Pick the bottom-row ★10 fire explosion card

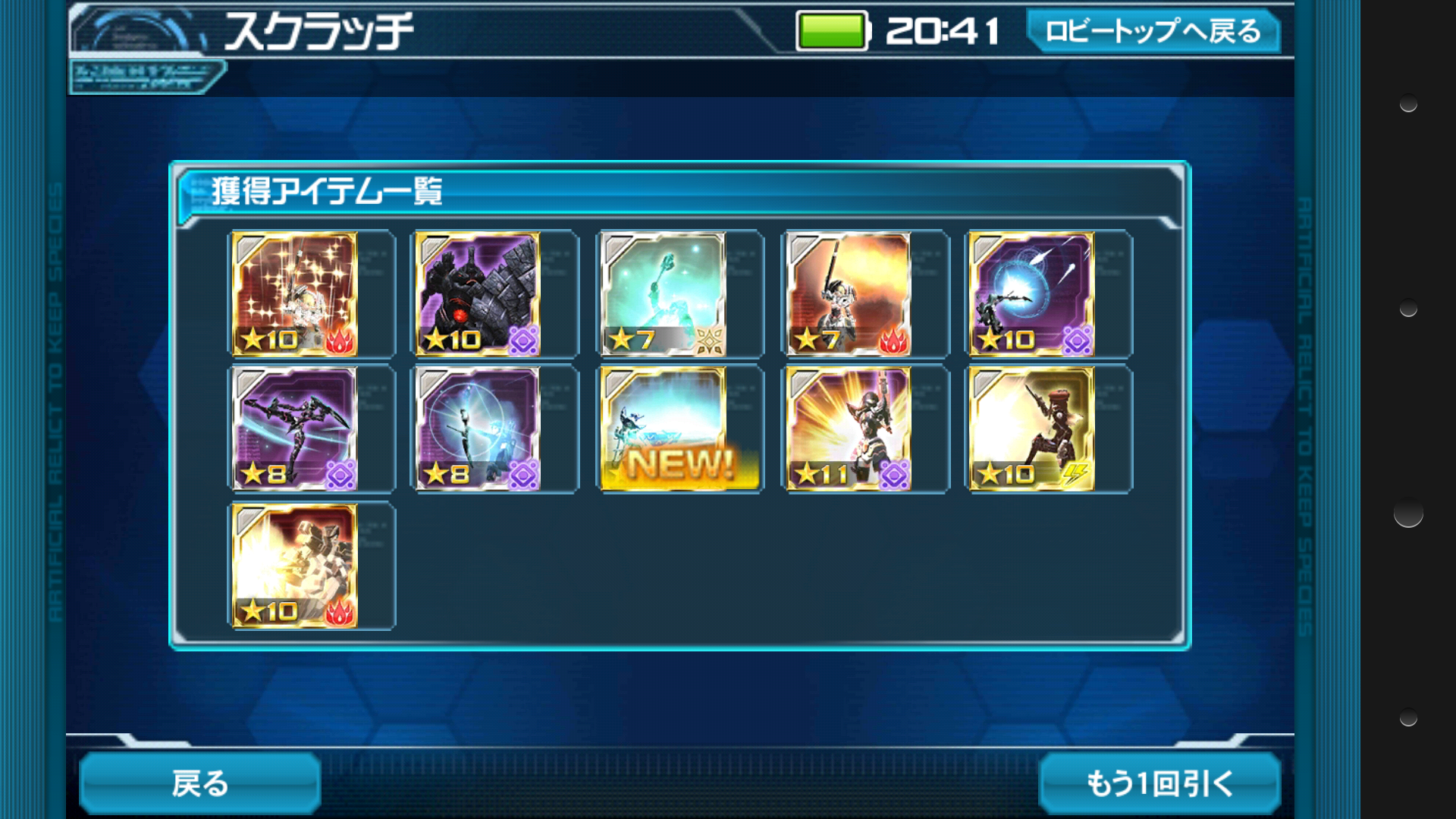[x=294, y=566]
